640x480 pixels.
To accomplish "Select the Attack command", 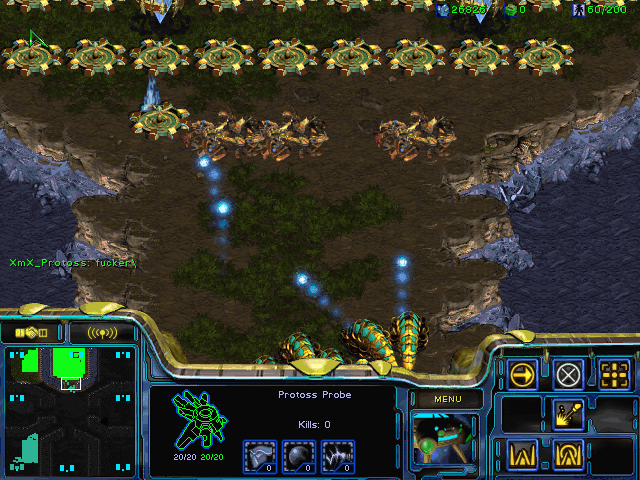I will coord(614,375).
